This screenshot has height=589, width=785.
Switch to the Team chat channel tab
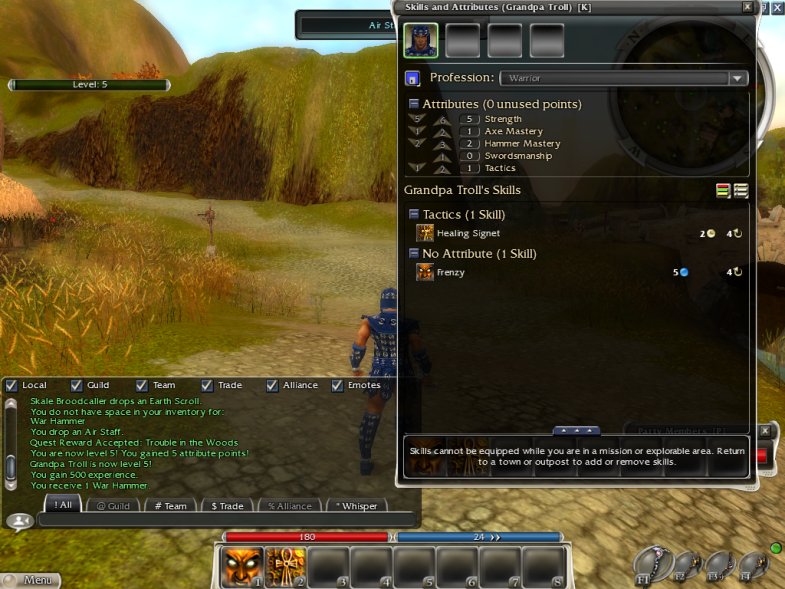tap(170, 506)
